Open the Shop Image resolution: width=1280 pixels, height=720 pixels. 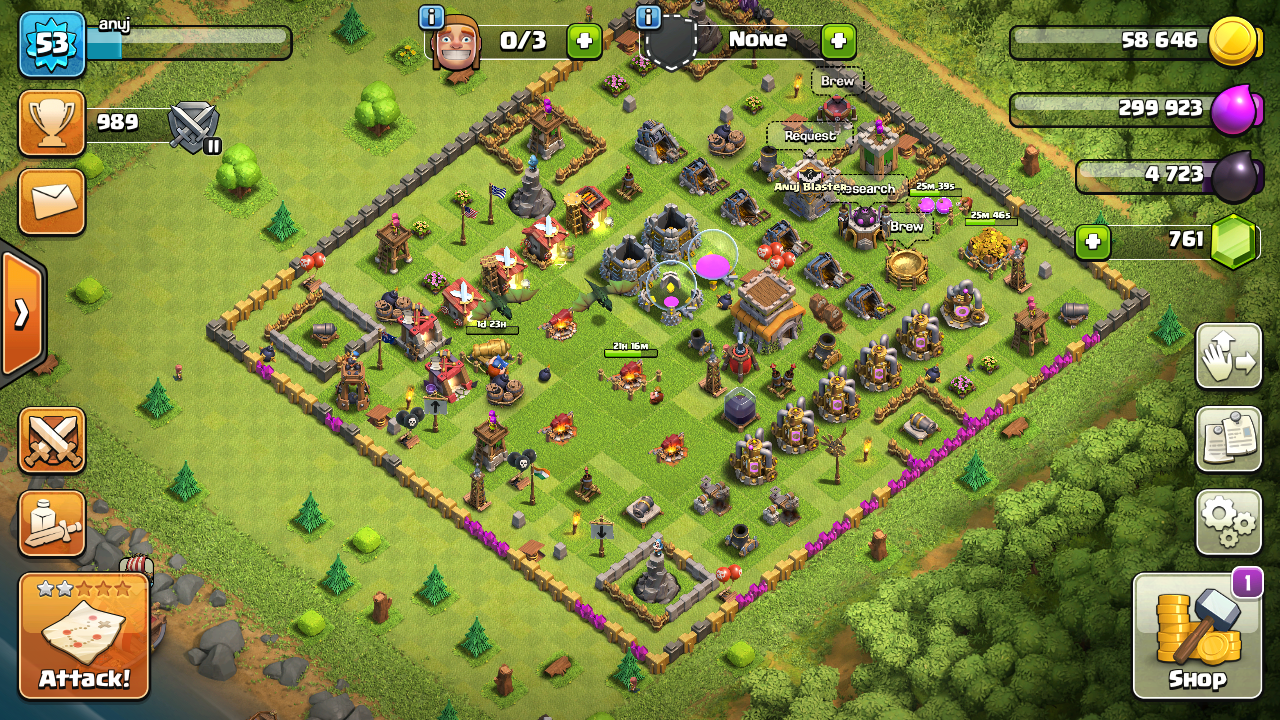tap(1197, 634)
